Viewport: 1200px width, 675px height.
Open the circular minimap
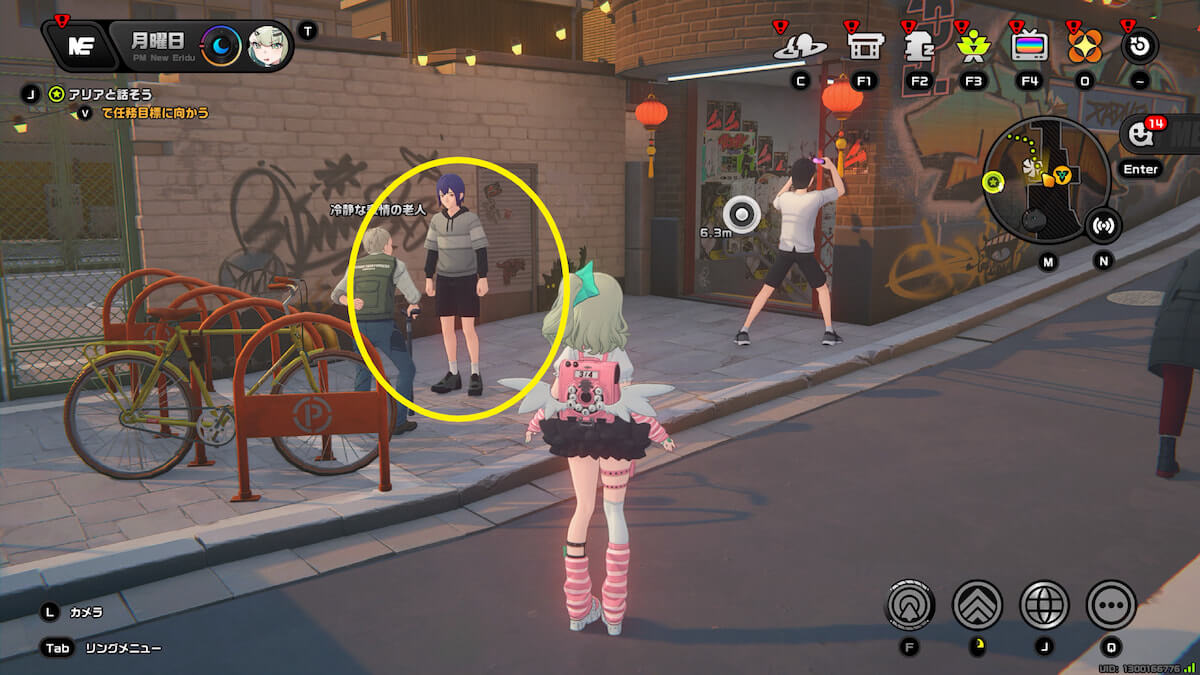coord(1045,178)
